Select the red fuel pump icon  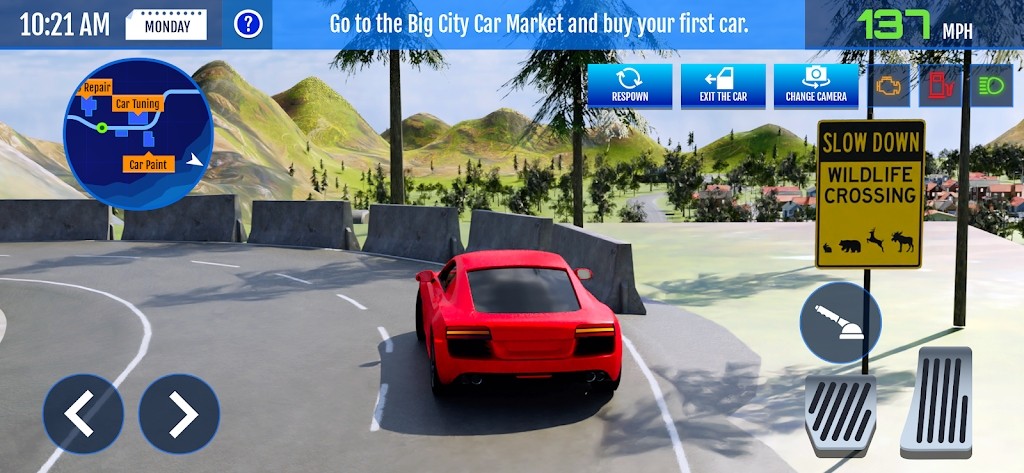tap(939, 86)
